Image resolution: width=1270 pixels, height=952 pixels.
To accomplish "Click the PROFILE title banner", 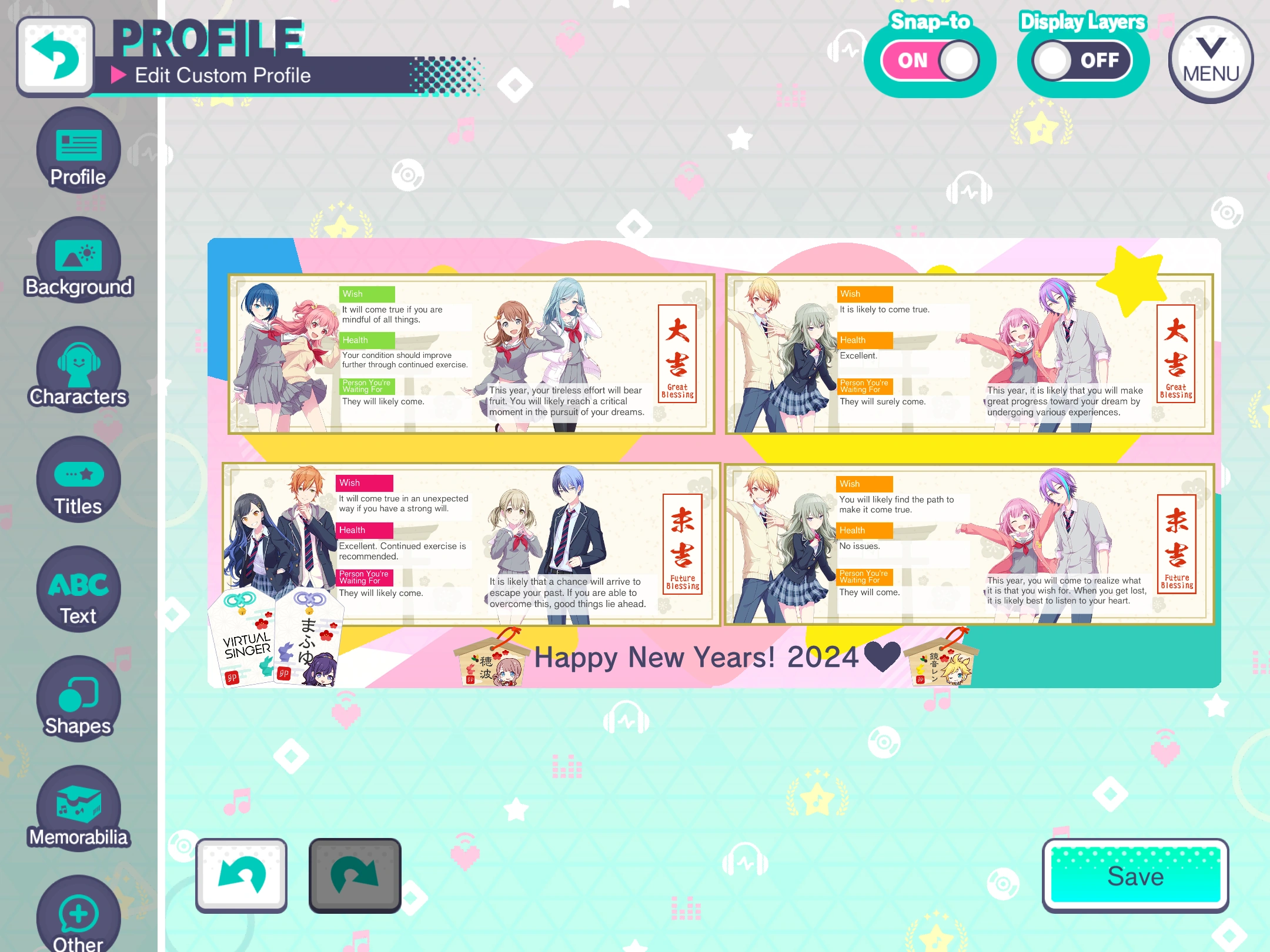I will pyautogui.click(x=207, y=38).
